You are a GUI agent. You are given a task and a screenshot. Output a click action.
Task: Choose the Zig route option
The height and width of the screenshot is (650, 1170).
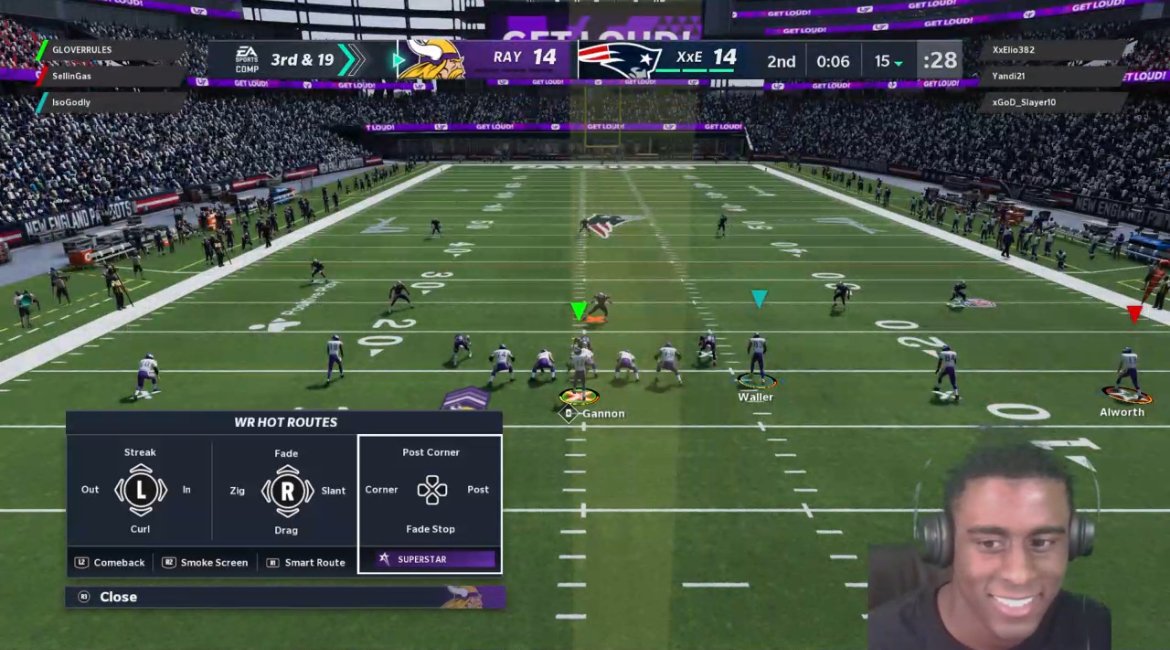tap(237, 491)
